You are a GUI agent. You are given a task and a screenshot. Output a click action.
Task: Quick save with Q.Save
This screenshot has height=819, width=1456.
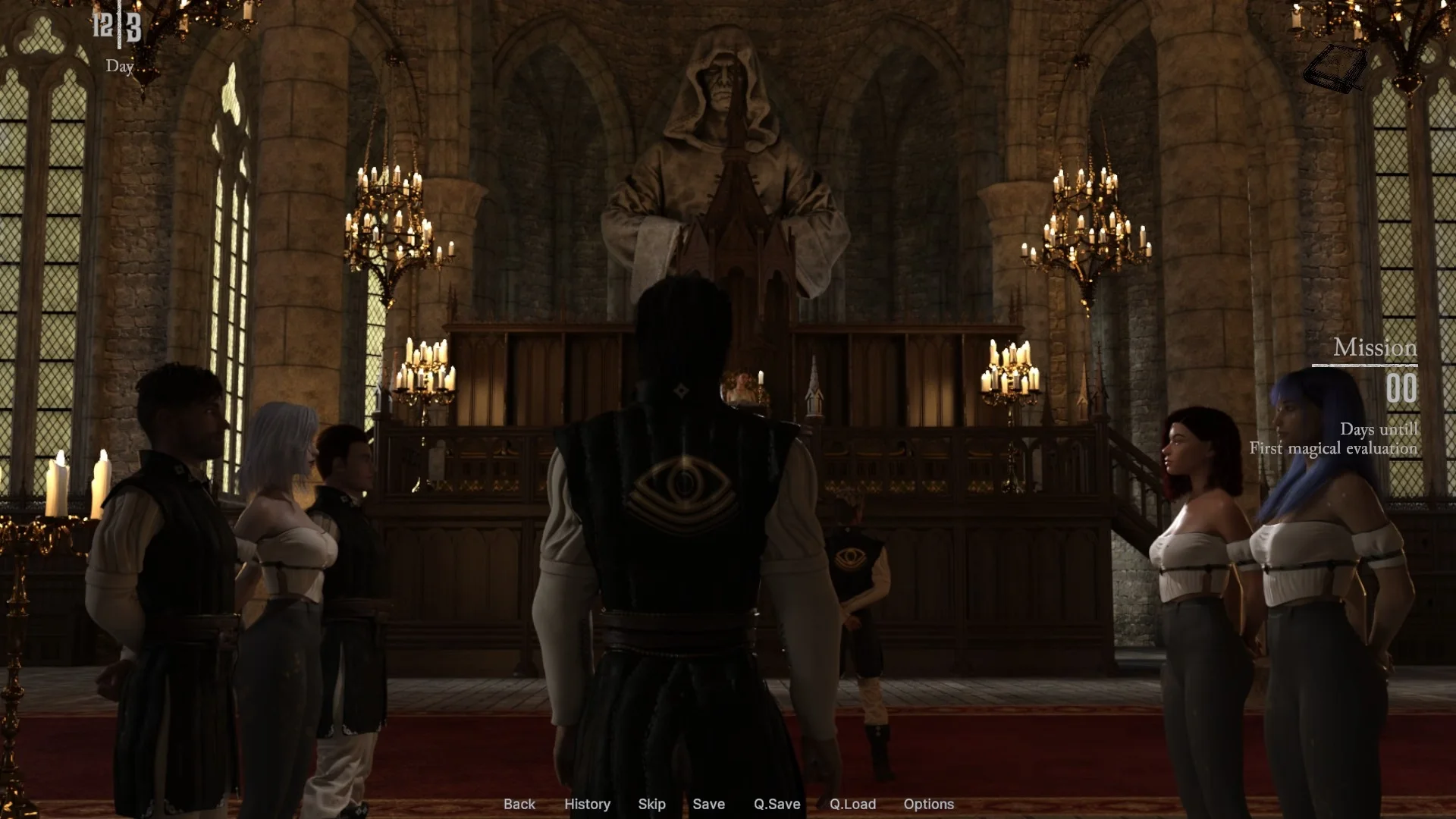click(x=777, y=804)
